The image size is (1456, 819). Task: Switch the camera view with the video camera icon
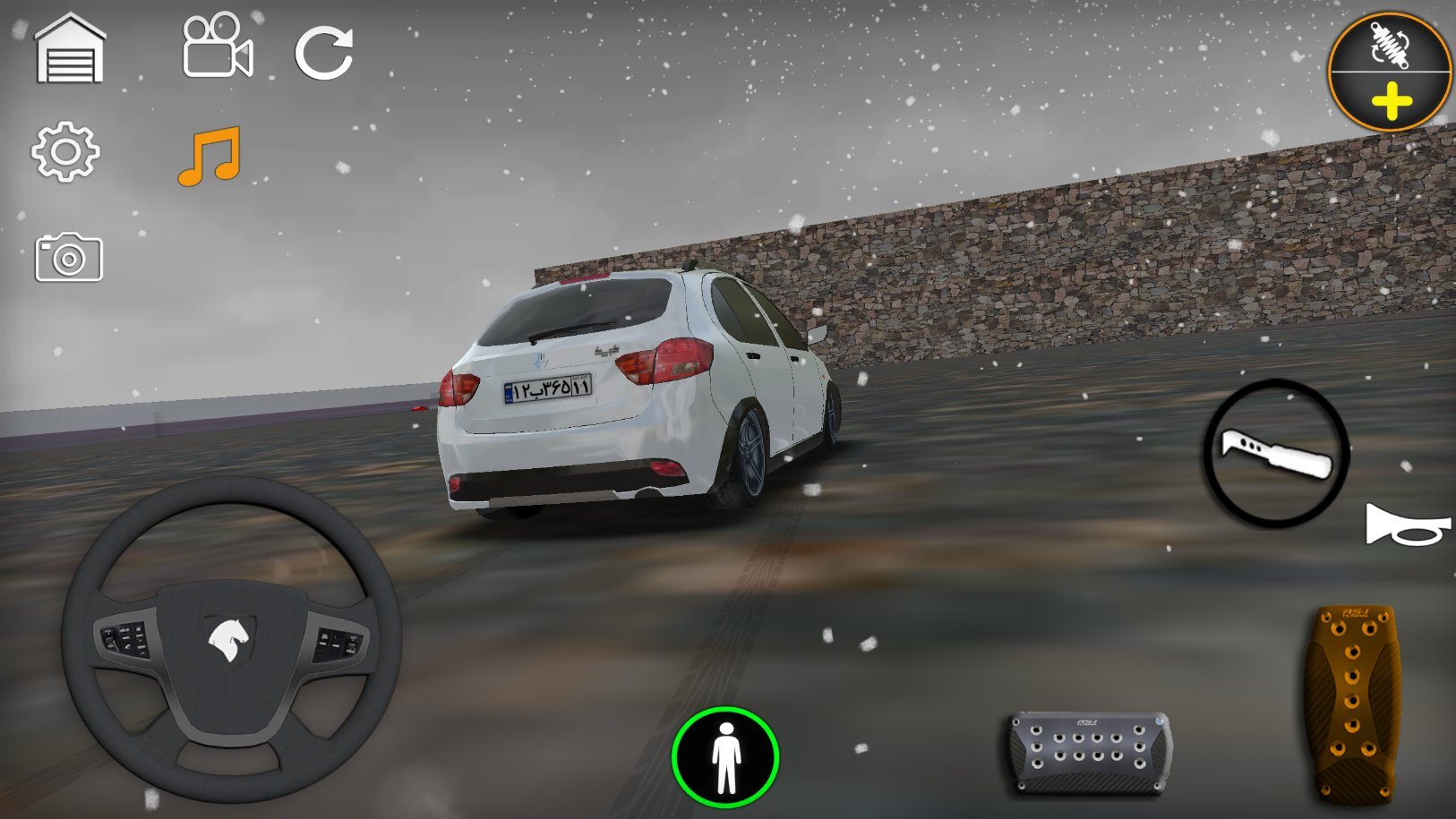coord(218,47)
